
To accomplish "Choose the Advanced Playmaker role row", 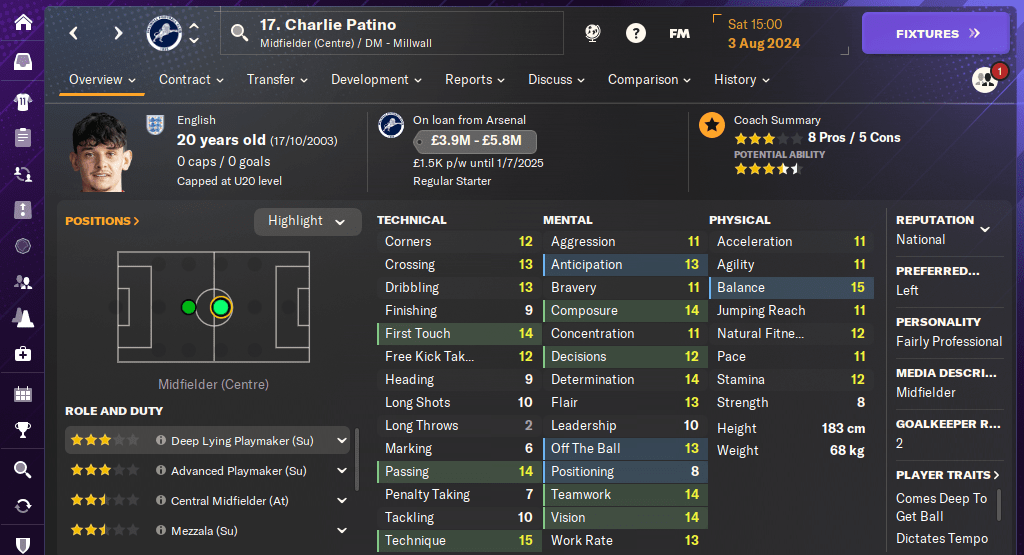I will tap(238, 470).
